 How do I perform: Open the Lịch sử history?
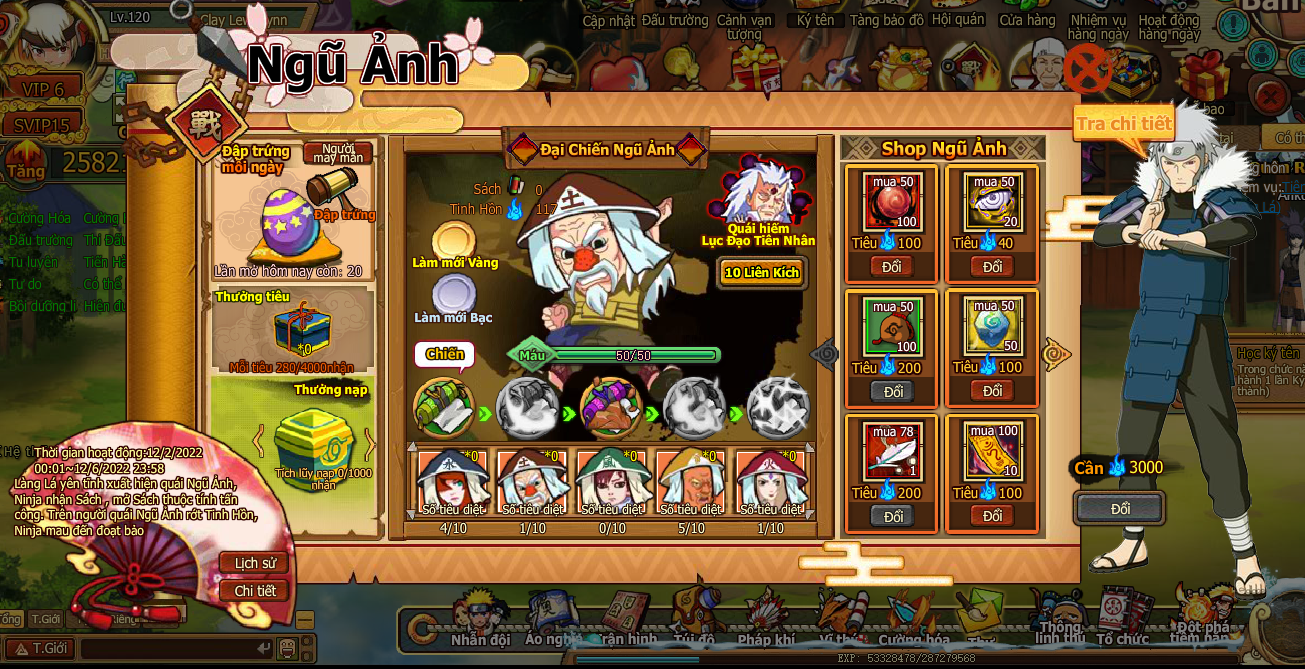click(x=254, y=563)
